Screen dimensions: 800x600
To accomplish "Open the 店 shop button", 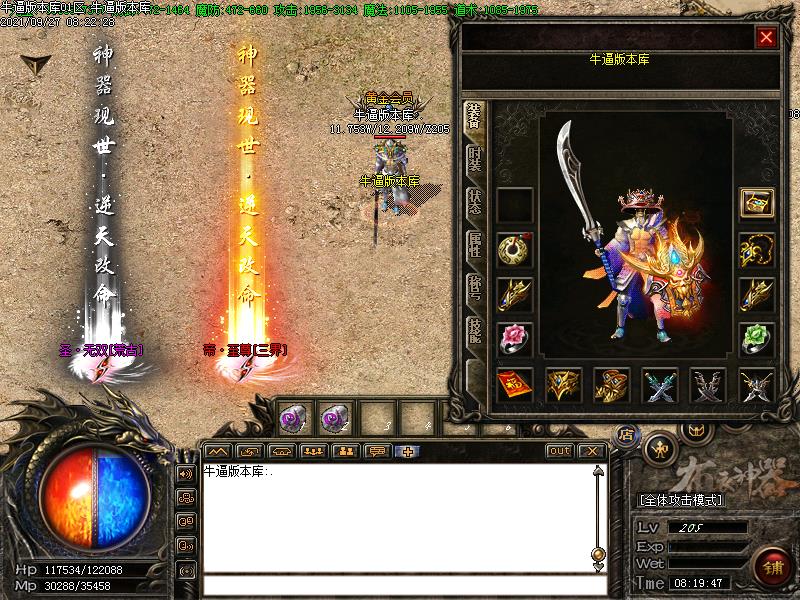I will 627,434.
